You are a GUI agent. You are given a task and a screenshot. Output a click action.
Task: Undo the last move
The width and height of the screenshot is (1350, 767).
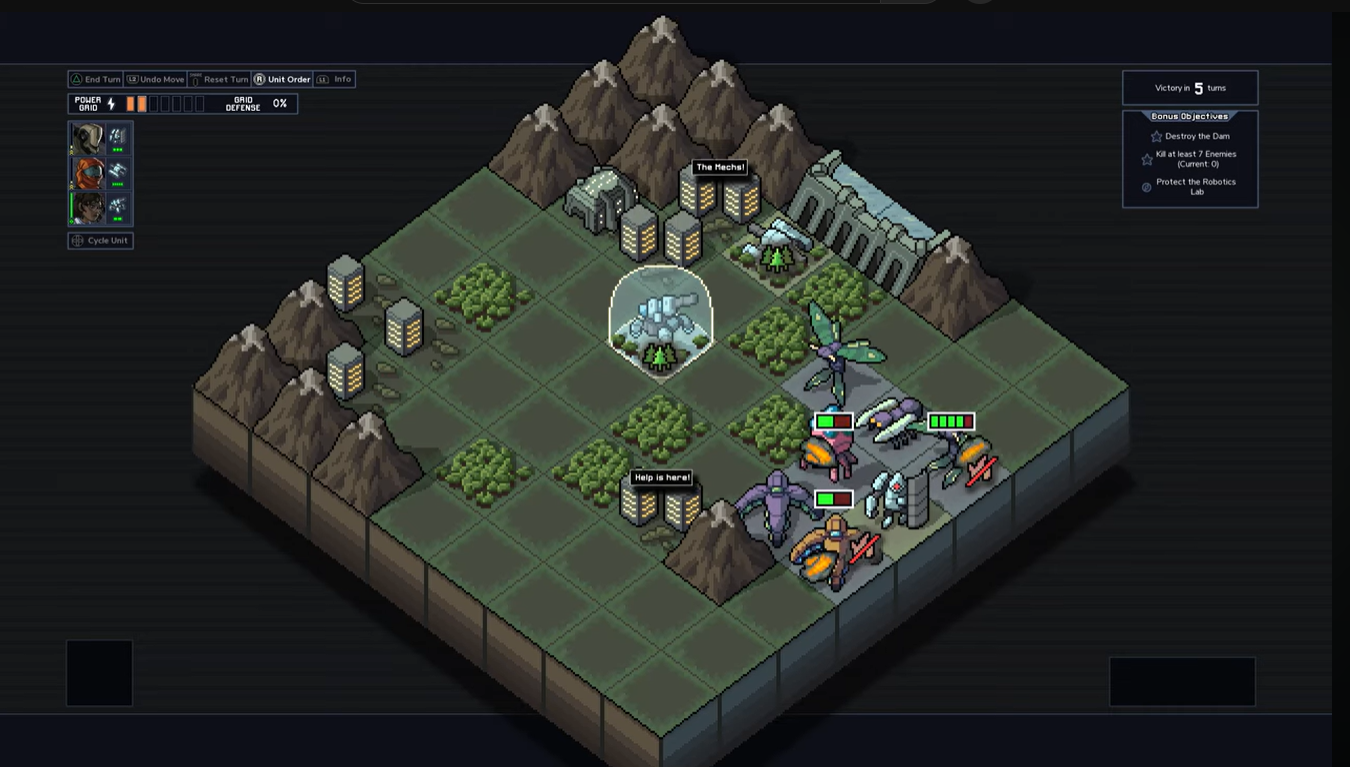click(x=155, y=79)
